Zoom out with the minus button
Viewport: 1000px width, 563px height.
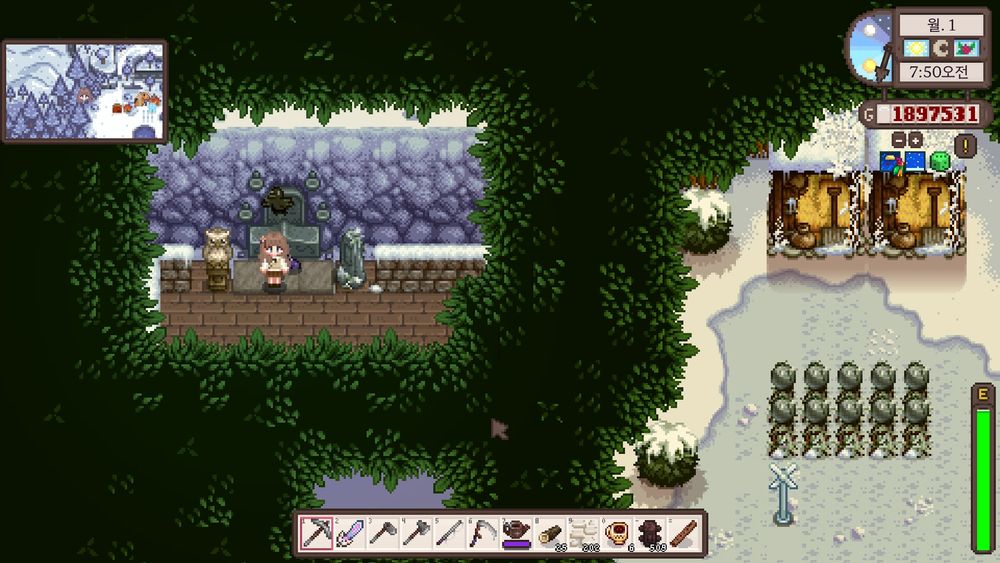point(898,141)
